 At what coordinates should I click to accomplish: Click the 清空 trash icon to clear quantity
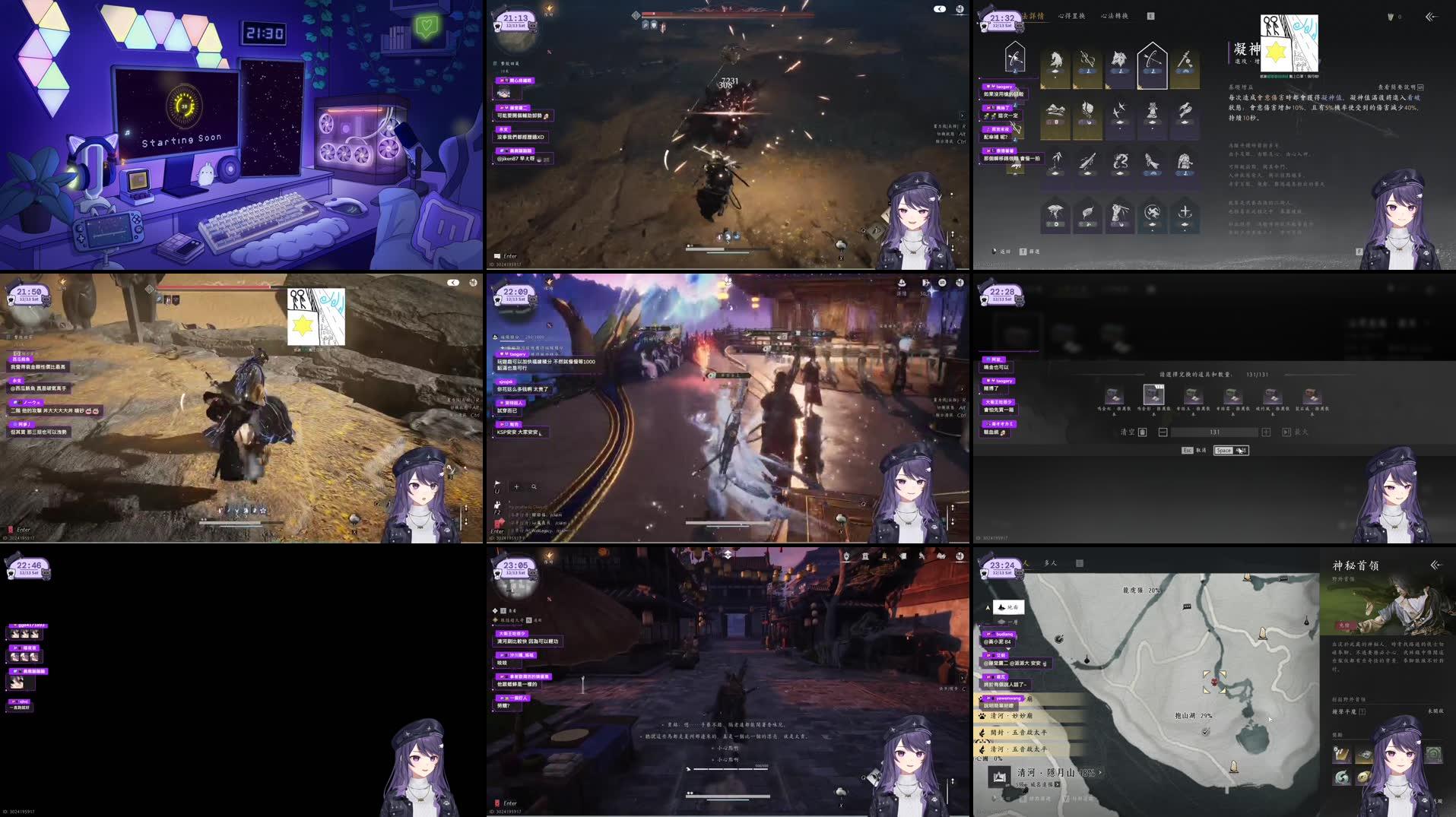pyautogui.click(x=1142, y=432)
